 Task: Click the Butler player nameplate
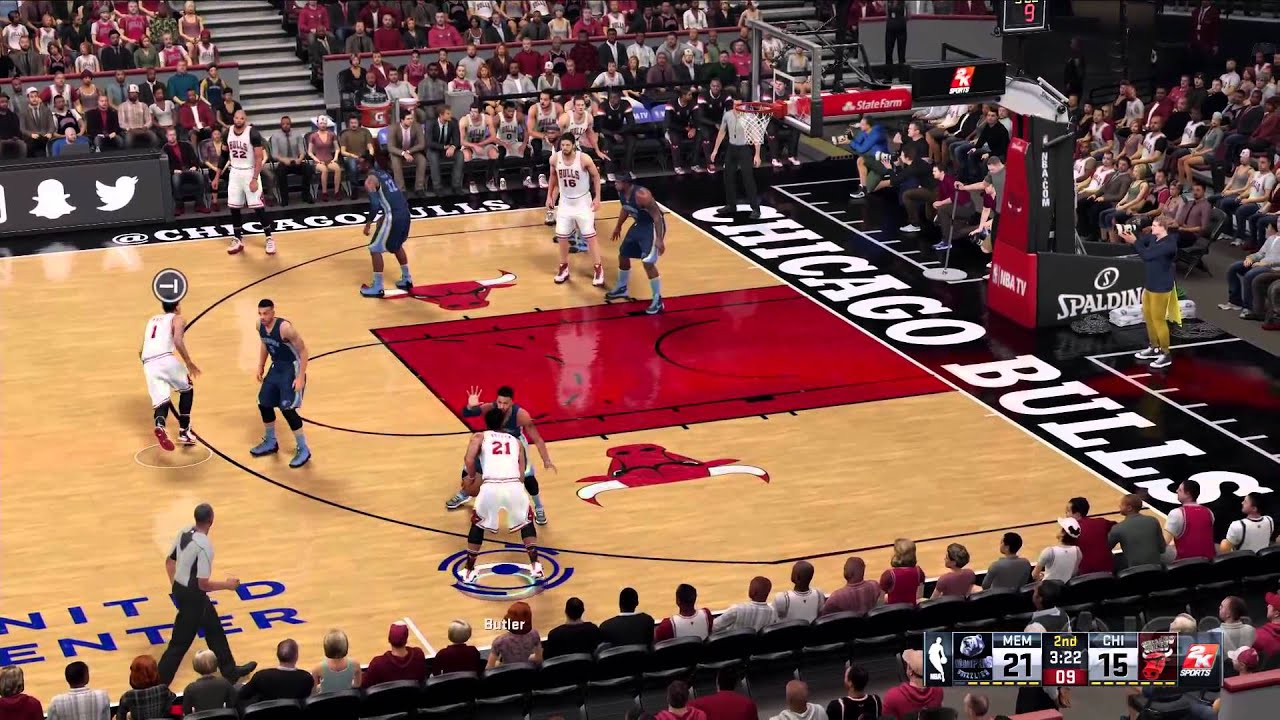[x=504, y=626]
